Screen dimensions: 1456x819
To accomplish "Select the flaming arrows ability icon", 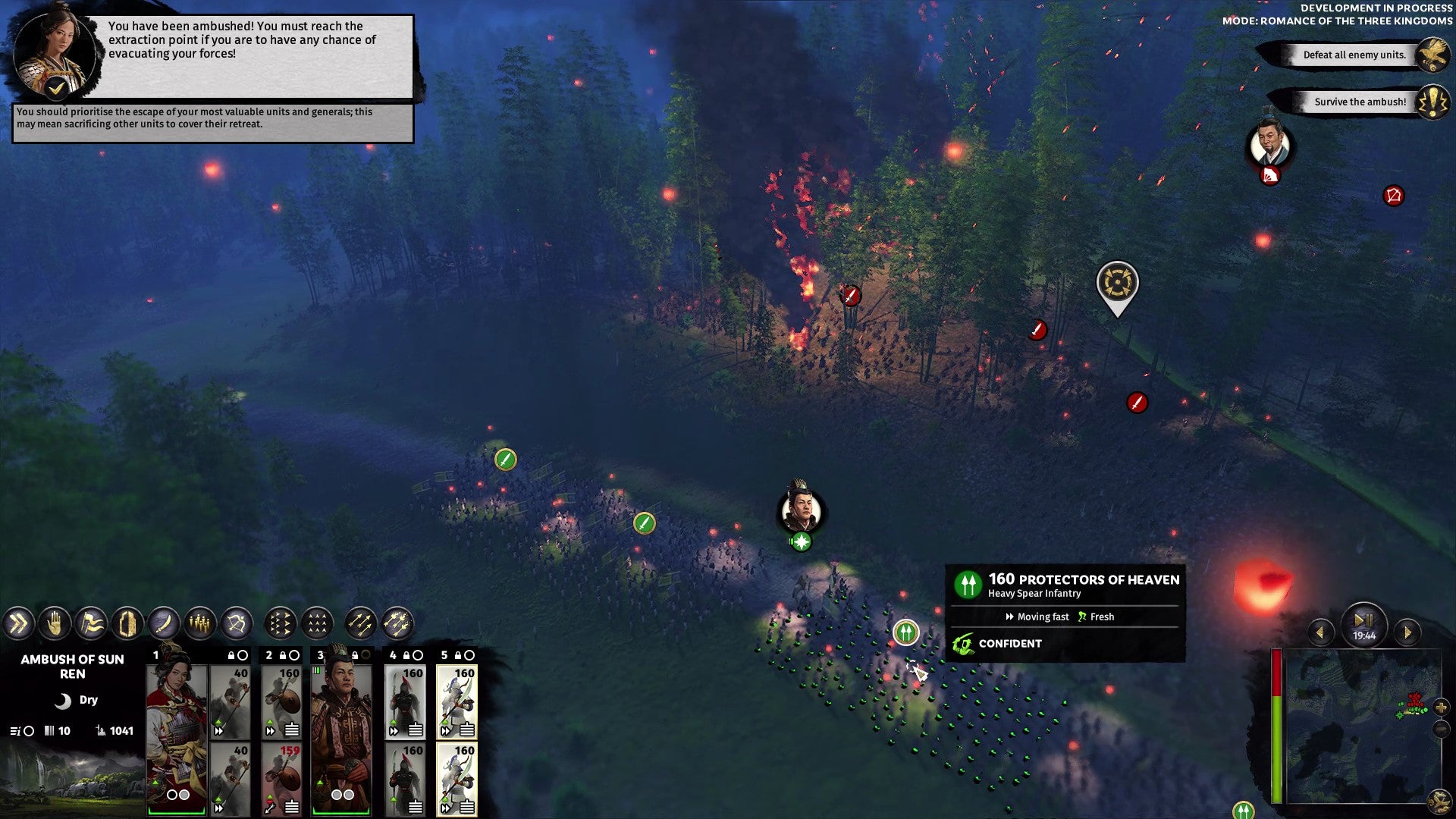I will click(397, 624).
